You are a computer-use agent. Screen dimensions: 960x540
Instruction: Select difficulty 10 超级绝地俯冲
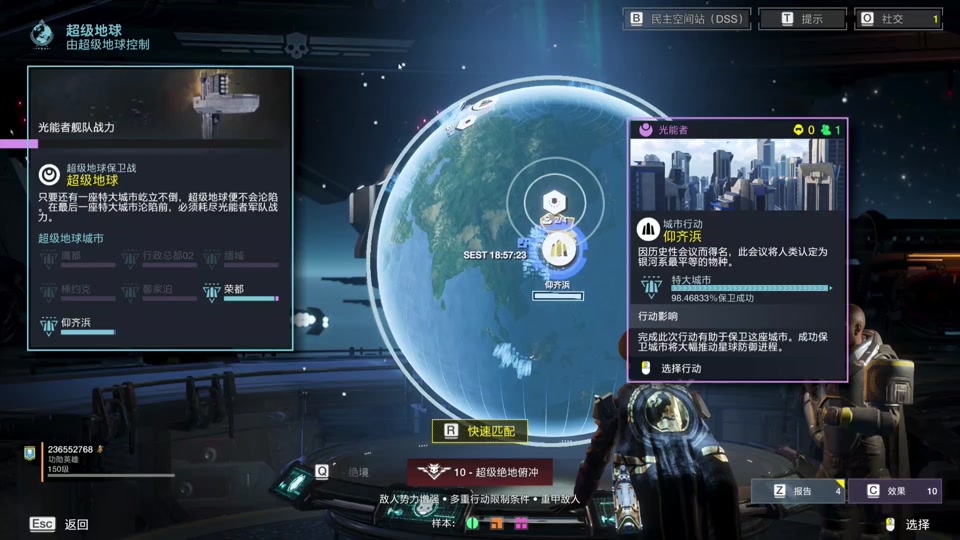coord(480,472)
